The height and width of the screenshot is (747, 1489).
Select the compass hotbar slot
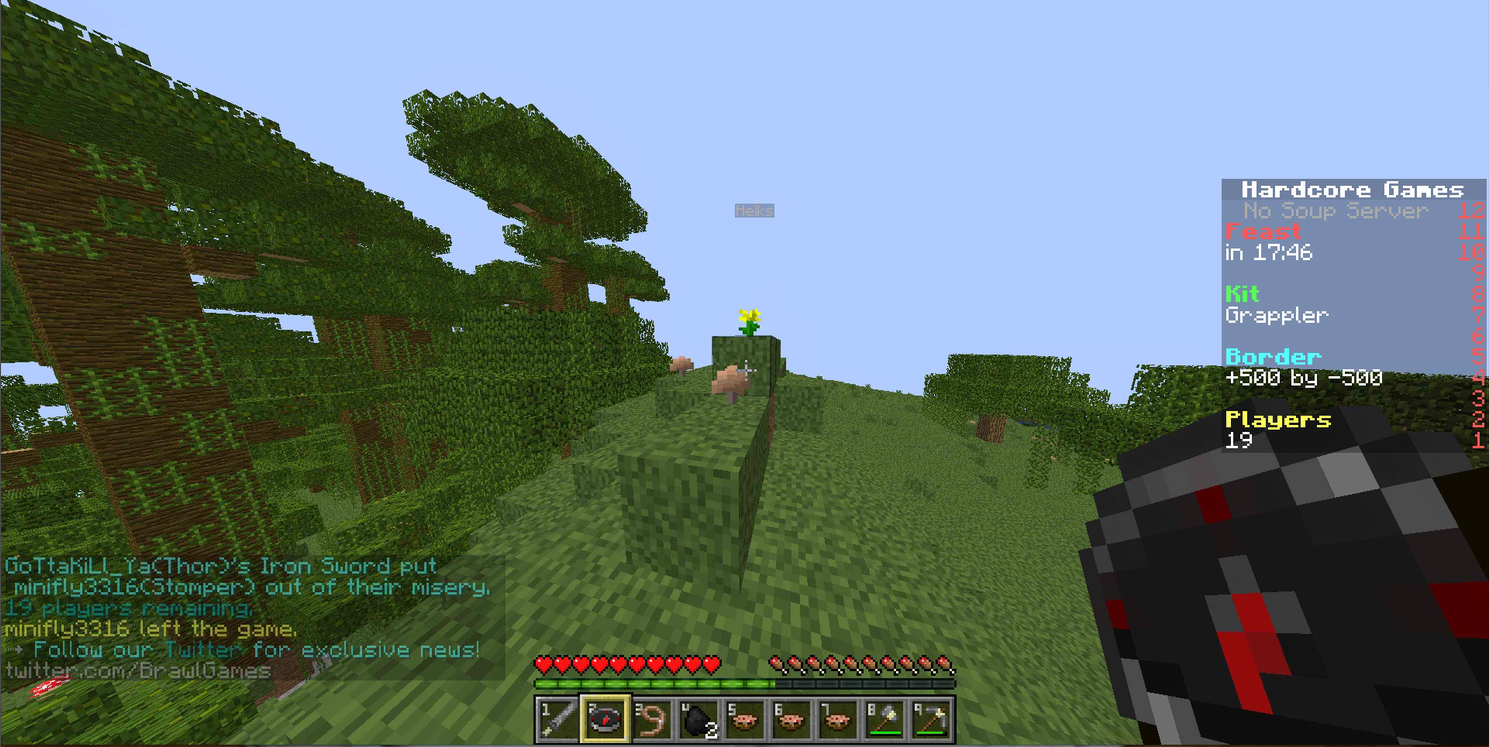pyautogui.click(x=605, y=718)
